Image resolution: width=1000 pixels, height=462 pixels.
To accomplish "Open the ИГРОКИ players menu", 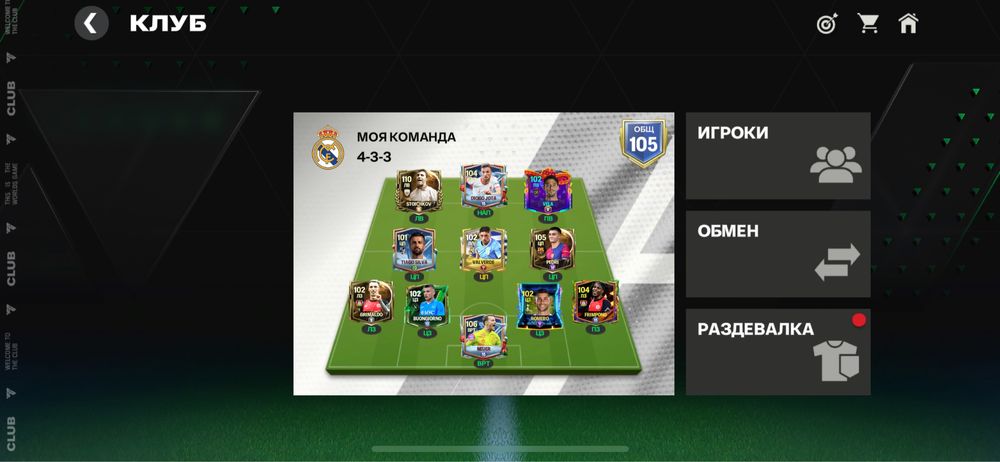I will (778, 156).
